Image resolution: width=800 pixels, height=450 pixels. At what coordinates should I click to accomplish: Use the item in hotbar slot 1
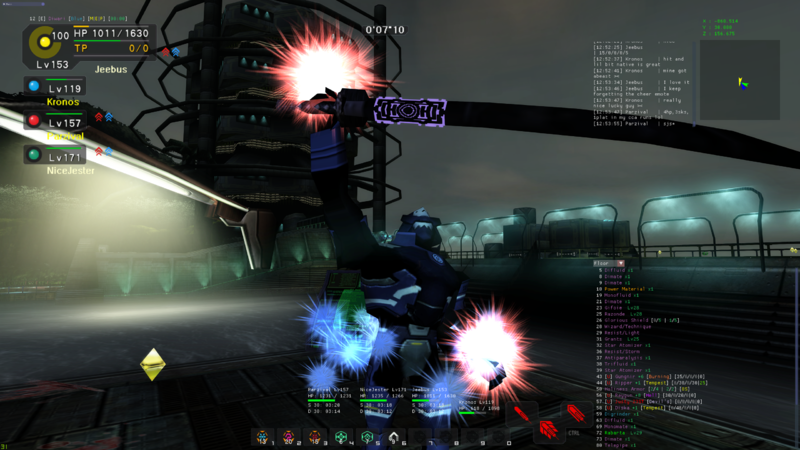point(263,438)
